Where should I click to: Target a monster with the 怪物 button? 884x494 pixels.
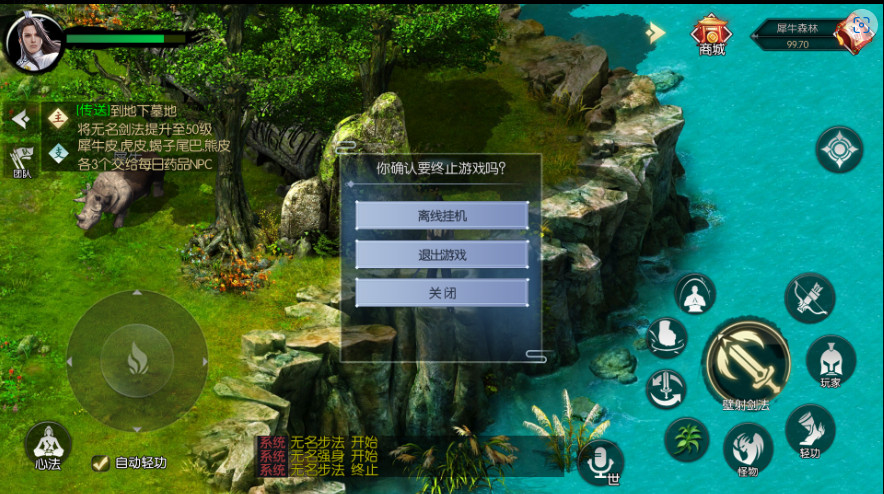(747, 447)
